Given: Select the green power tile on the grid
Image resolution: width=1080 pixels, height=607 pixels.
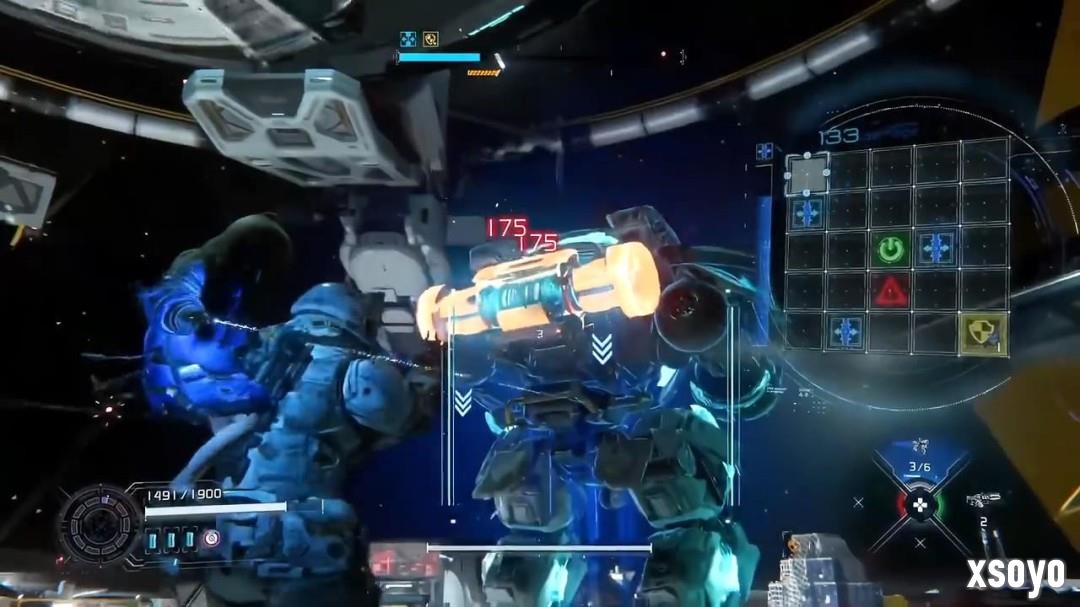Looking at the screenshot, I should point(891,249).
